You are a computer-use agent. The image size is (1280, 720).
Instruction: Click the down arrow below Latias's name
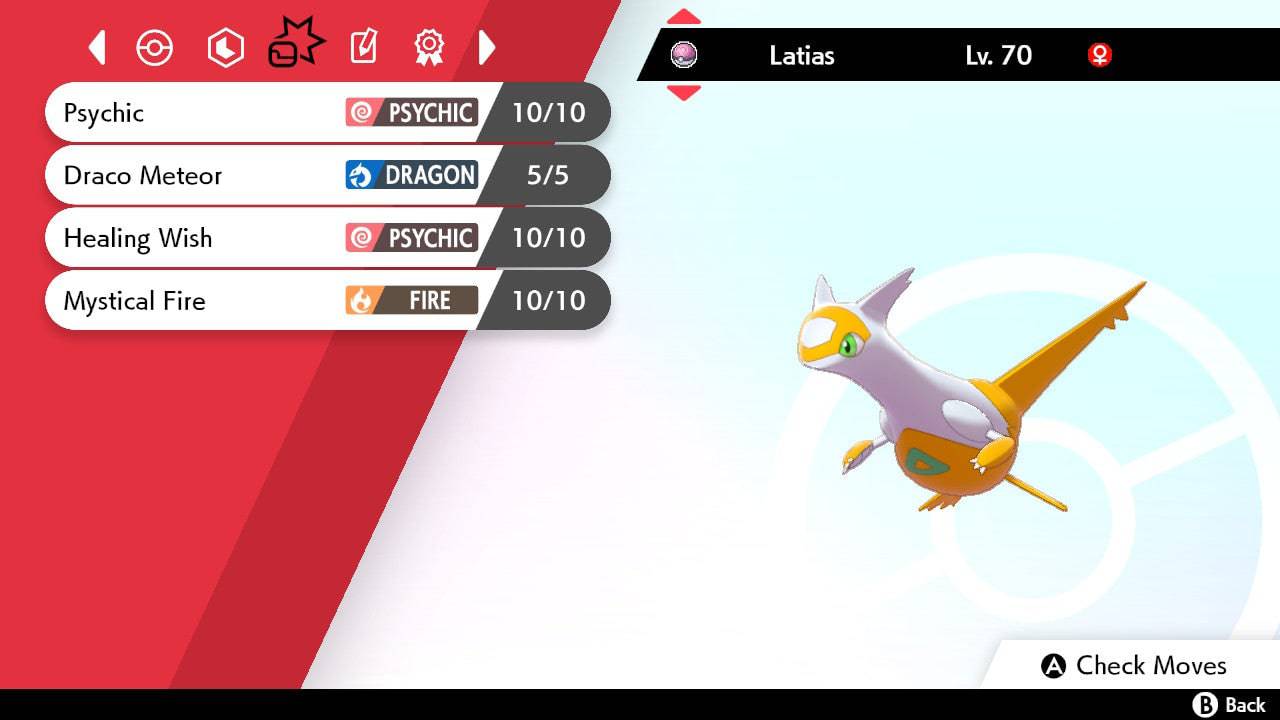[x=684, y=93]
